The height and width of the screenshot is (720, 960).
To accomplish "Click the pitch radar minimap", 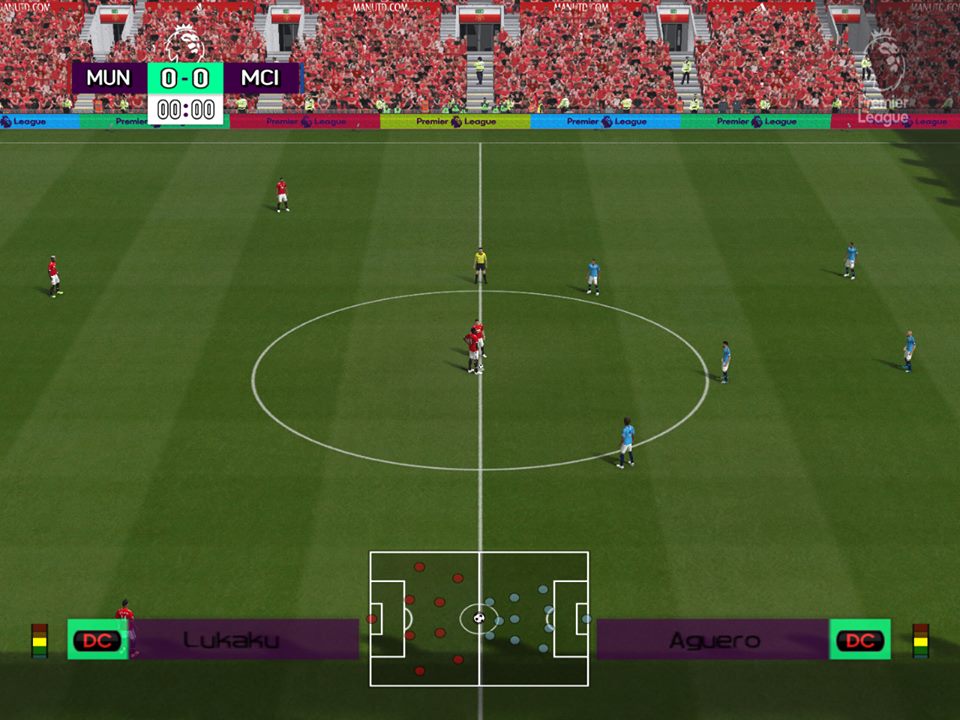I will click(x=479, y=618).
